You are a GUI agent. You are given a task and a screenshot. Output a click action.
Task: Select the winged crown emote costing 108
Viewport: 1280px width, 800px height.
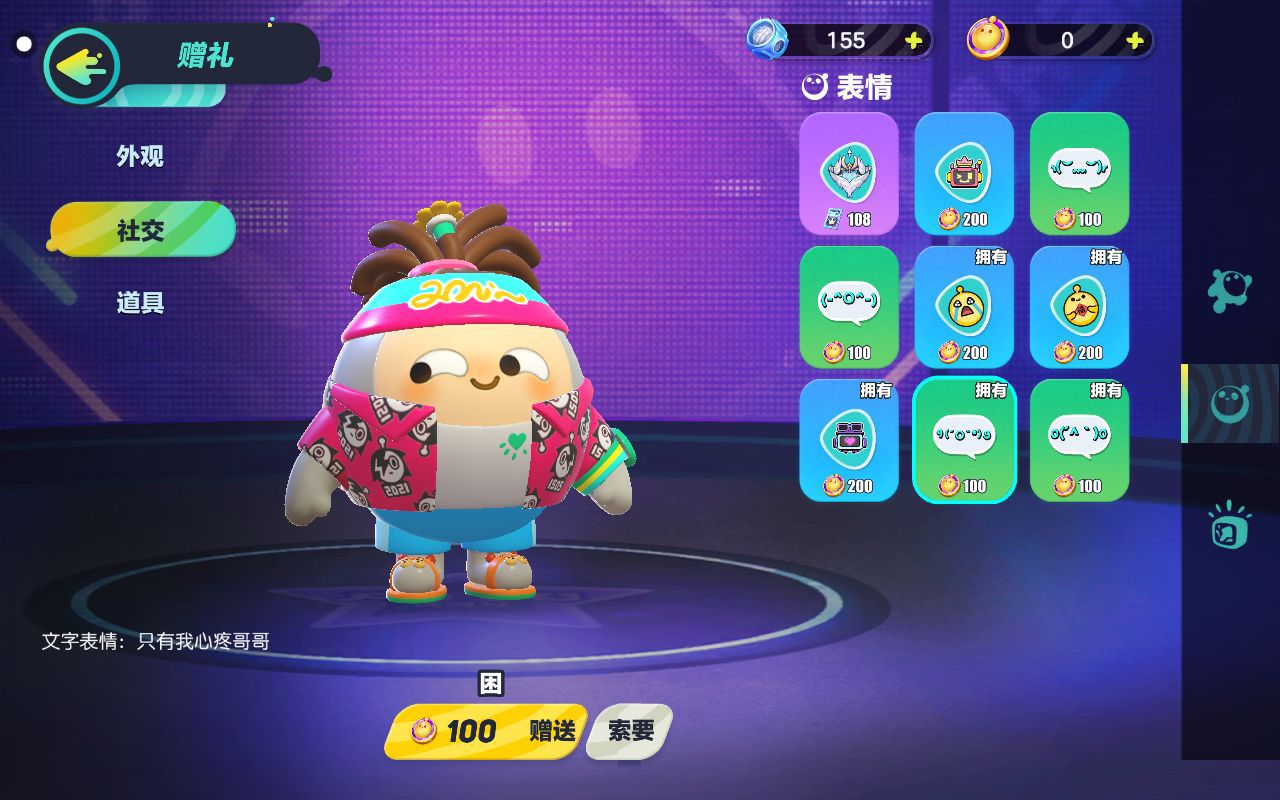[x=849, y=173]
